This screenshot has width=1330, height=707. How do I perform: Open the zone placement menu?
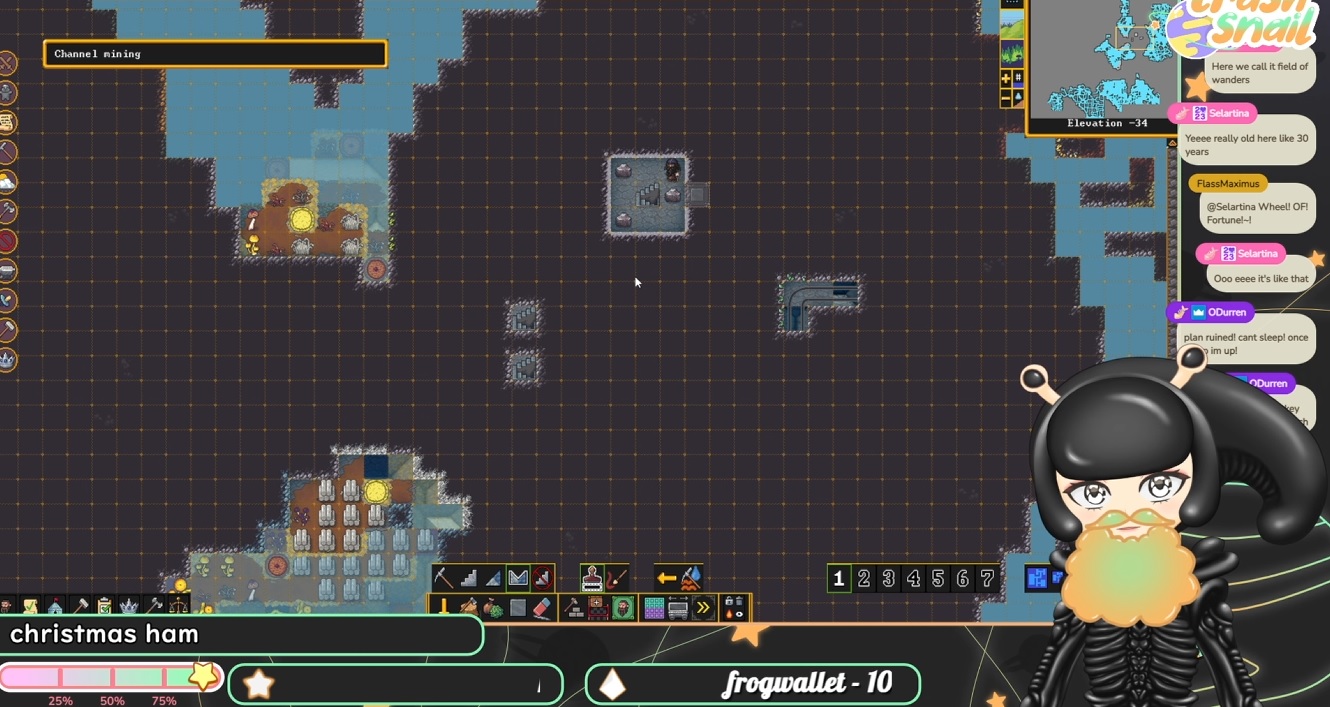pos(598,608)
